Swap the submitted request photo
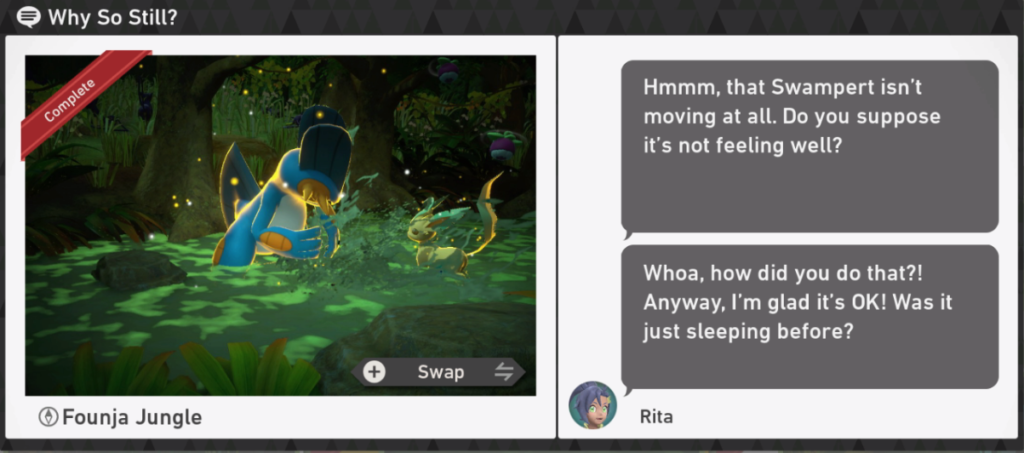Image resolution: width=1024 pixels, height=453 pixels. click(x=440, y=372)
